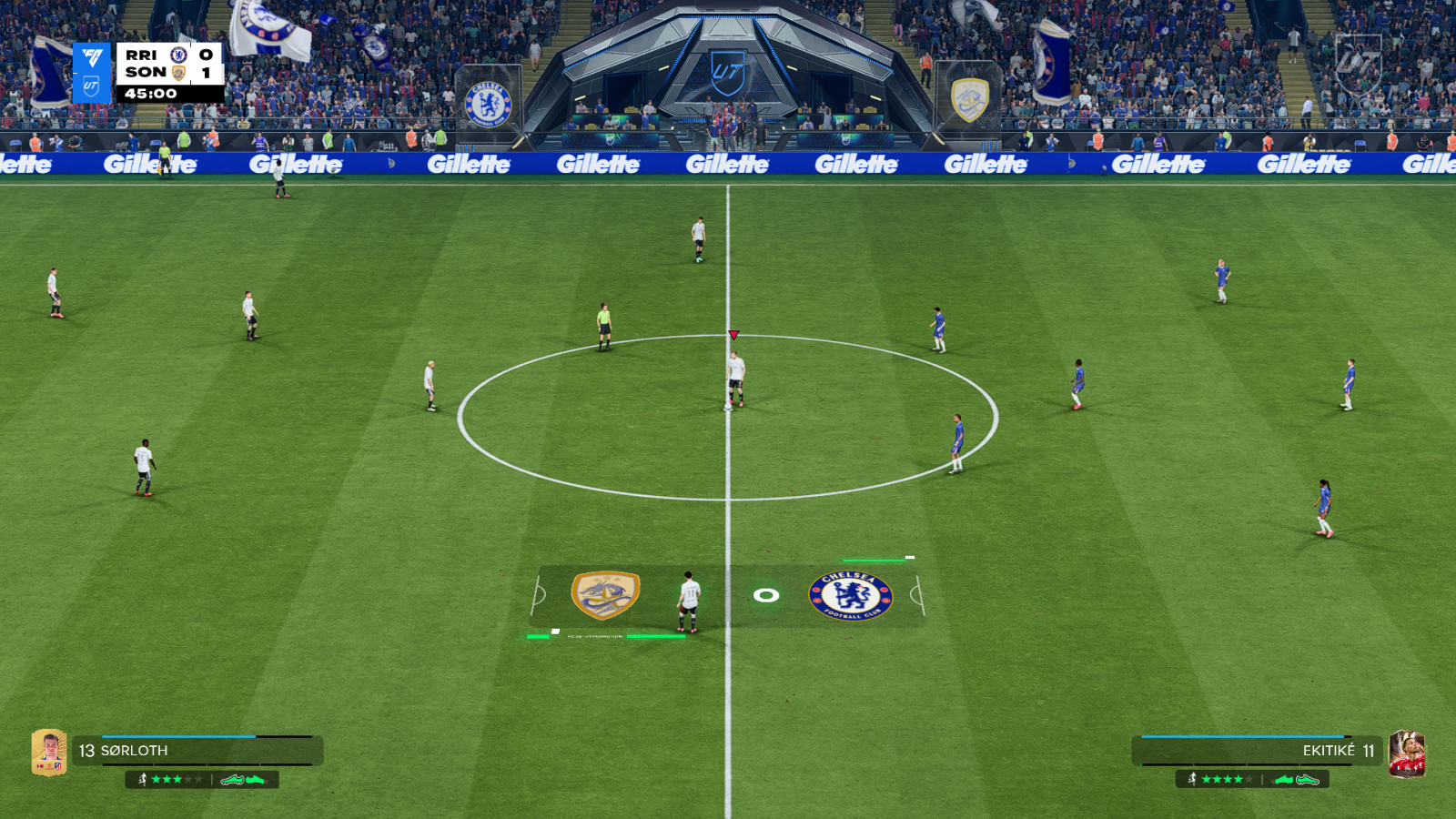Click Ekitiké's player card portrait
Screen dimensions: 1456x819
click(x=1407, y=753)
